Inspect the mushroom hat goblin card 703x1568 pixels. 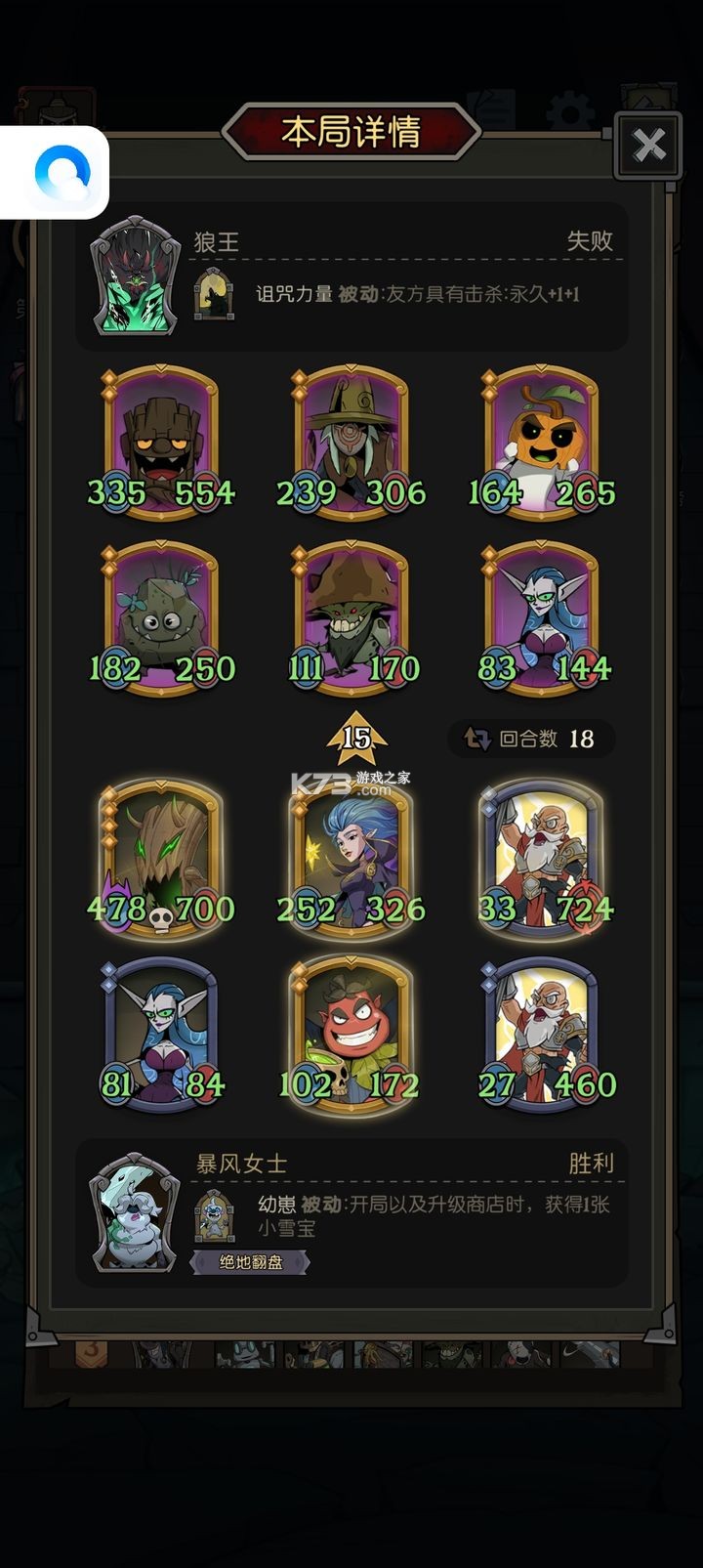click(351, 617)
